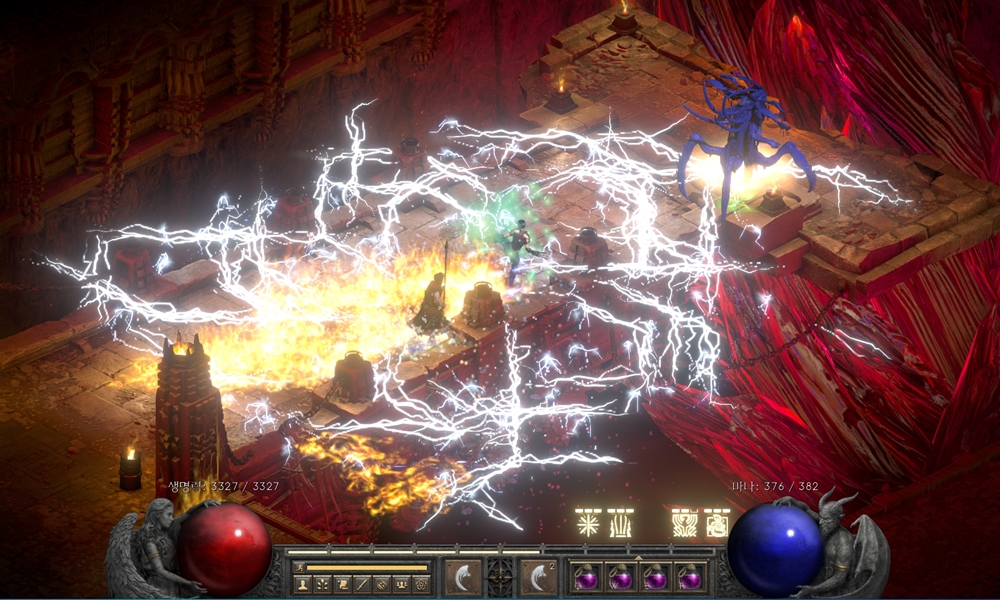Open the character sheet bust icon
The image size is (1000, 600).
click(302, 583)
